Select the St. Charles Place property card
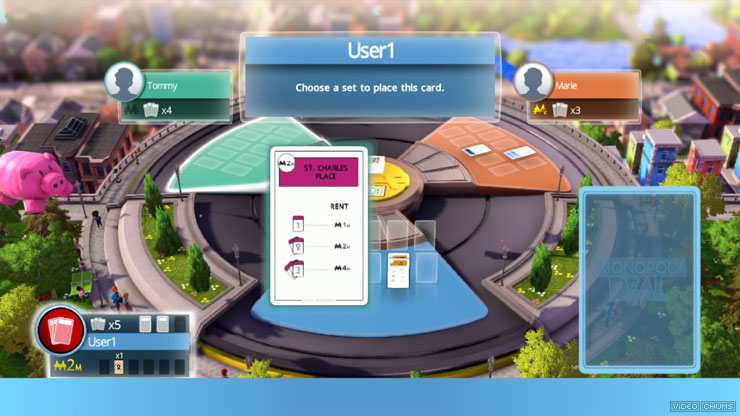 [319, 226]
